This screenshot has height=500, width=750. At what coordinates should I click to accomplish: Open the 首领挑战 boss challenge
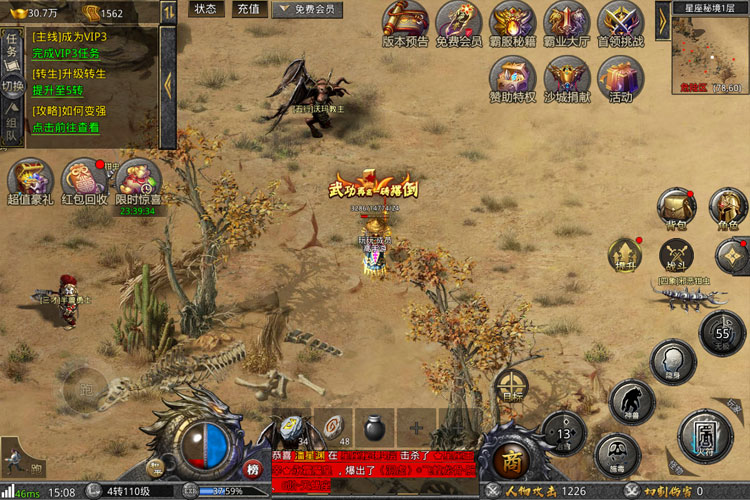[620, 23]
